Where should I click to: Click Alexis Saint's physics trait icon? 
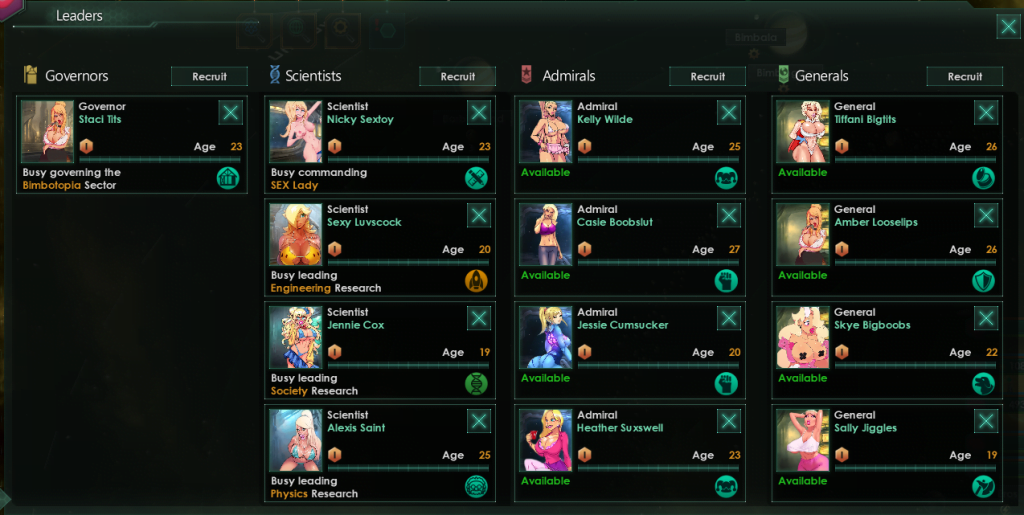(x=476, y=487)
